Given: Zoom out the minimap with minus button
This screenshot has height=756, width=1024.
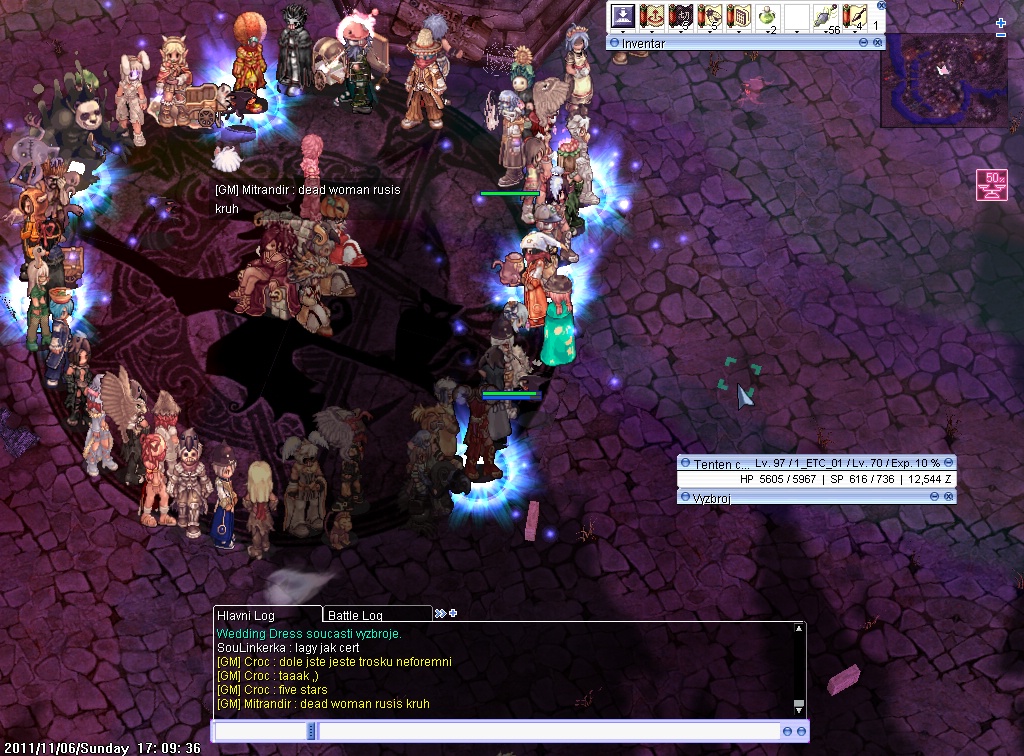Looking at the screenshot, I should (1001, 35).
